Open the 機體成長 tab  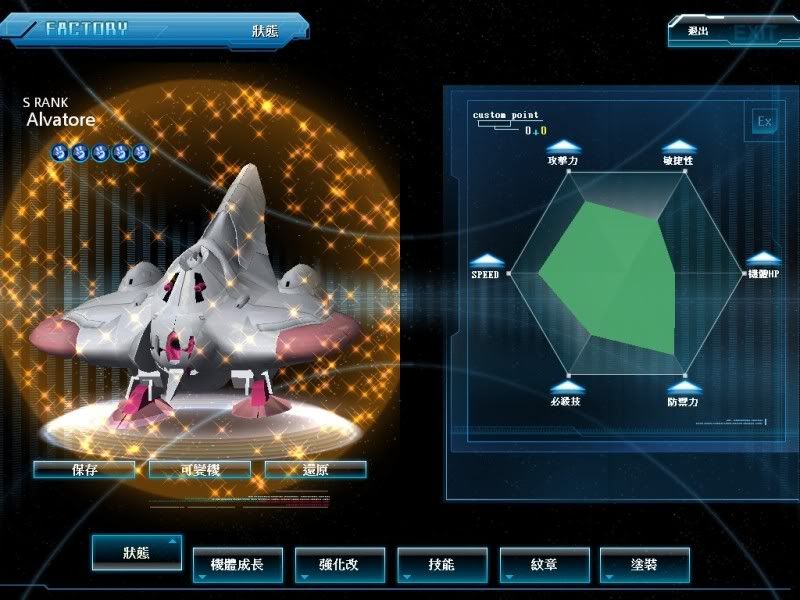[x=238, y=565]
